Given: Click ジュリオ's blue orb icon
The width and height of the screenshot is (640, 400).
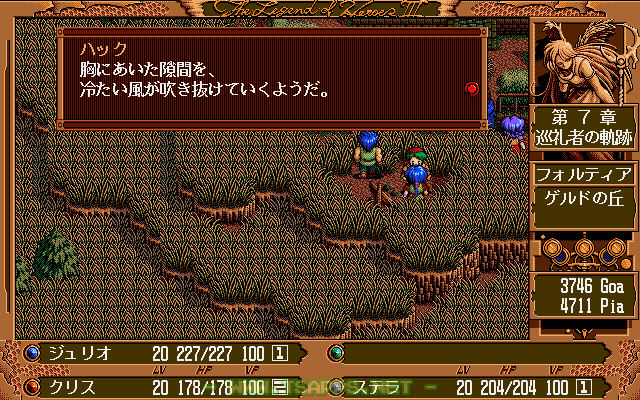Looking at the screenshot, I should [x=31, y=353].
